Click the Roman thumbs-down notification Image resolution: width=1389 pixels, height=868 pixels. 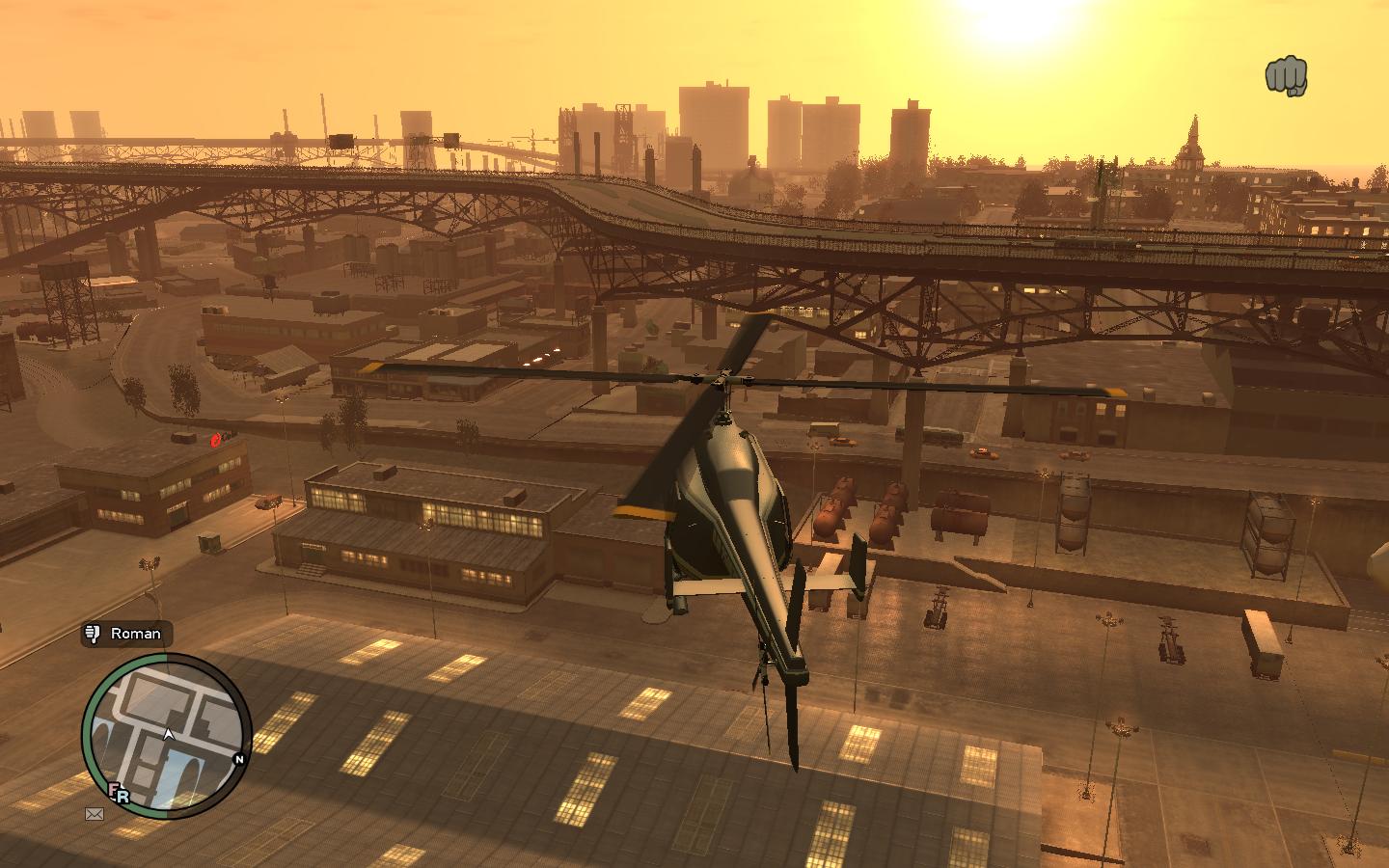pyautogui.click(x=126, y=634)
